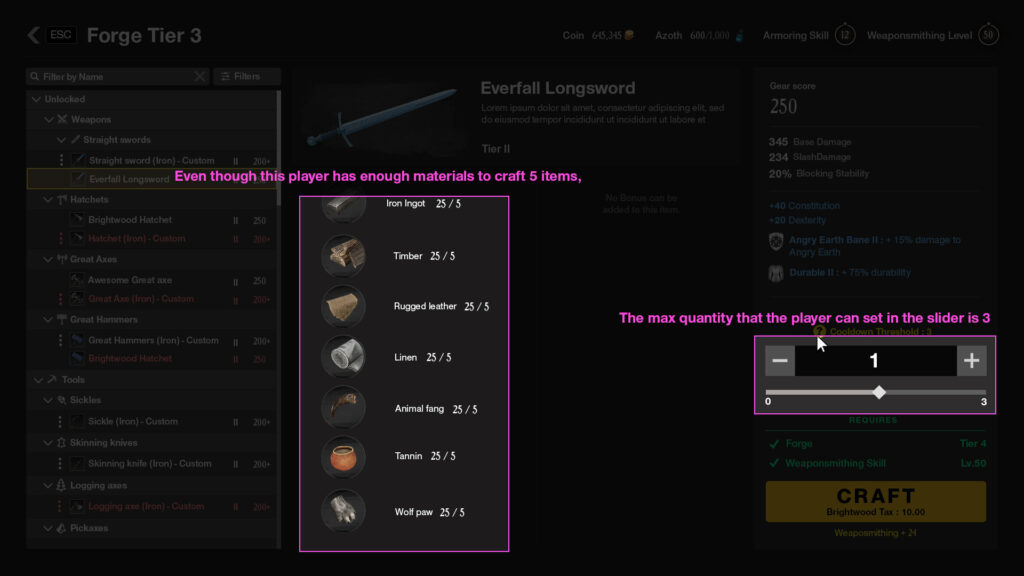
Task: Click the Cooldown Threshold help icon
Action: click(819, 331)
